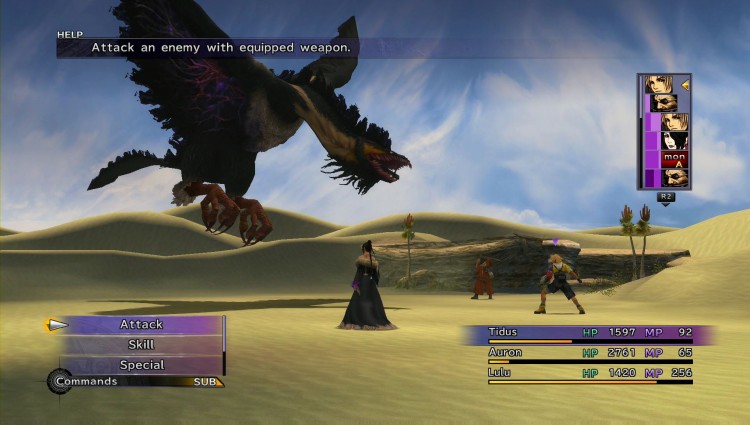The image size is (750, 425).
Task: Select Auron in the party status list
Action: pos(506,352)
